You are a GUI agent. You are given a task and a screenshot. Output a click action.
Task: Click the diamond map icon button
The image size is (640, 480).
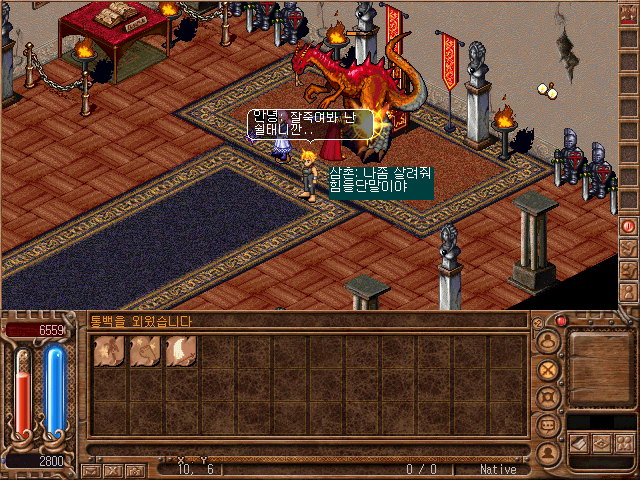pyautogui.click(x=602, y=442)
